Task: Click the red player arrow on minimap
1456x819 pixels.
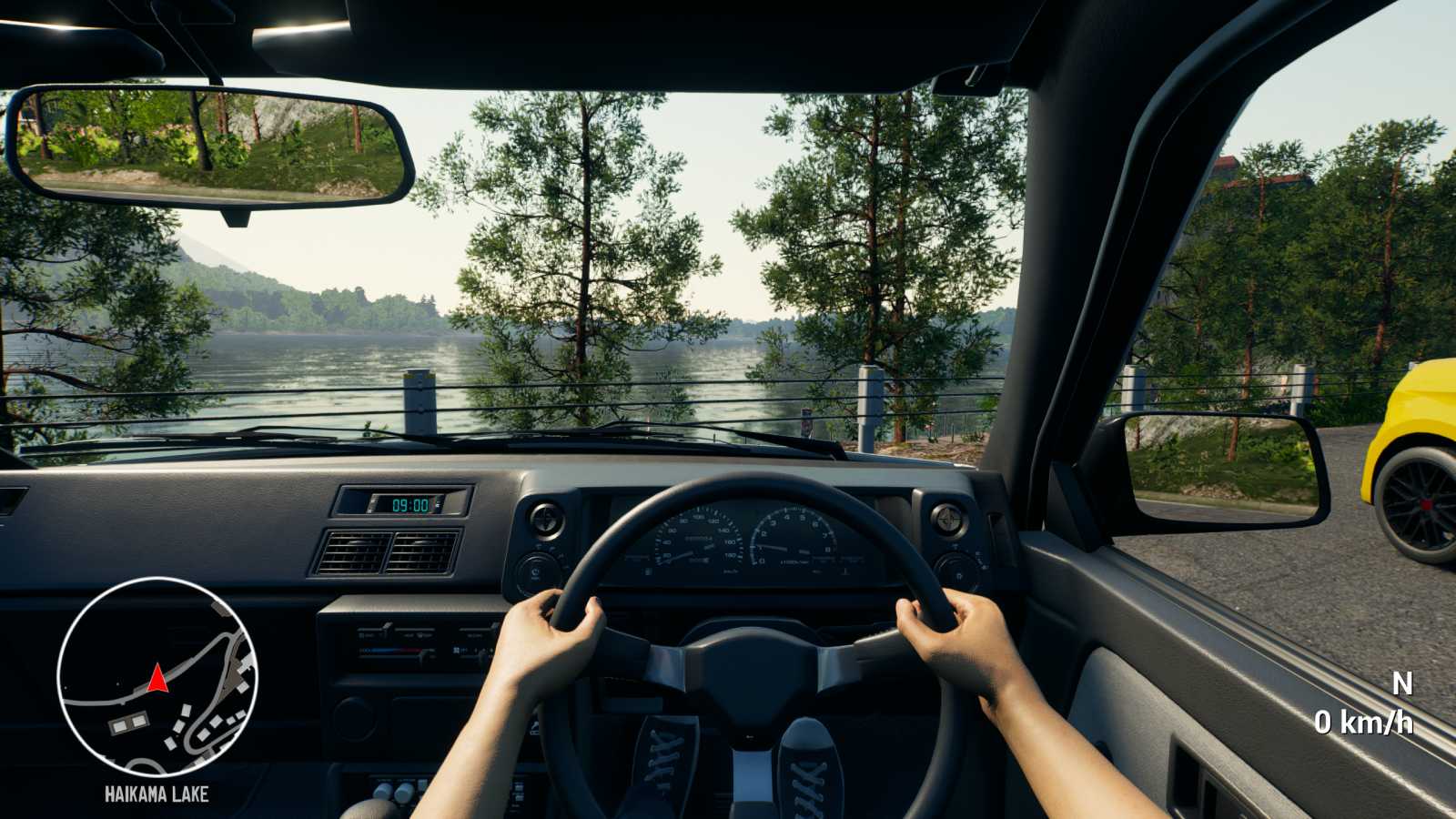Action: point(157,678)
